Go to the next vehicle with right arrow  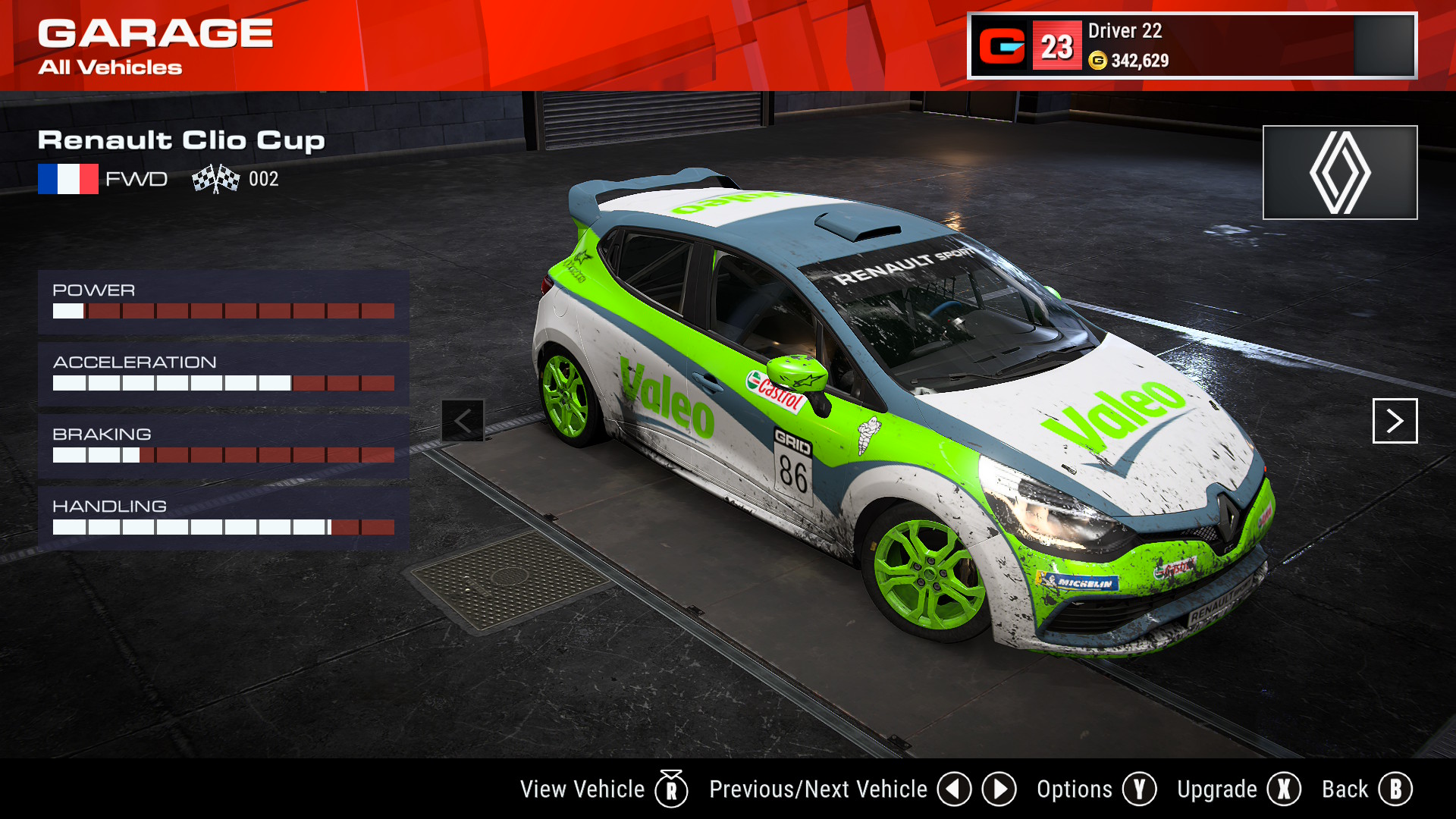click(x=1395, y=421)
